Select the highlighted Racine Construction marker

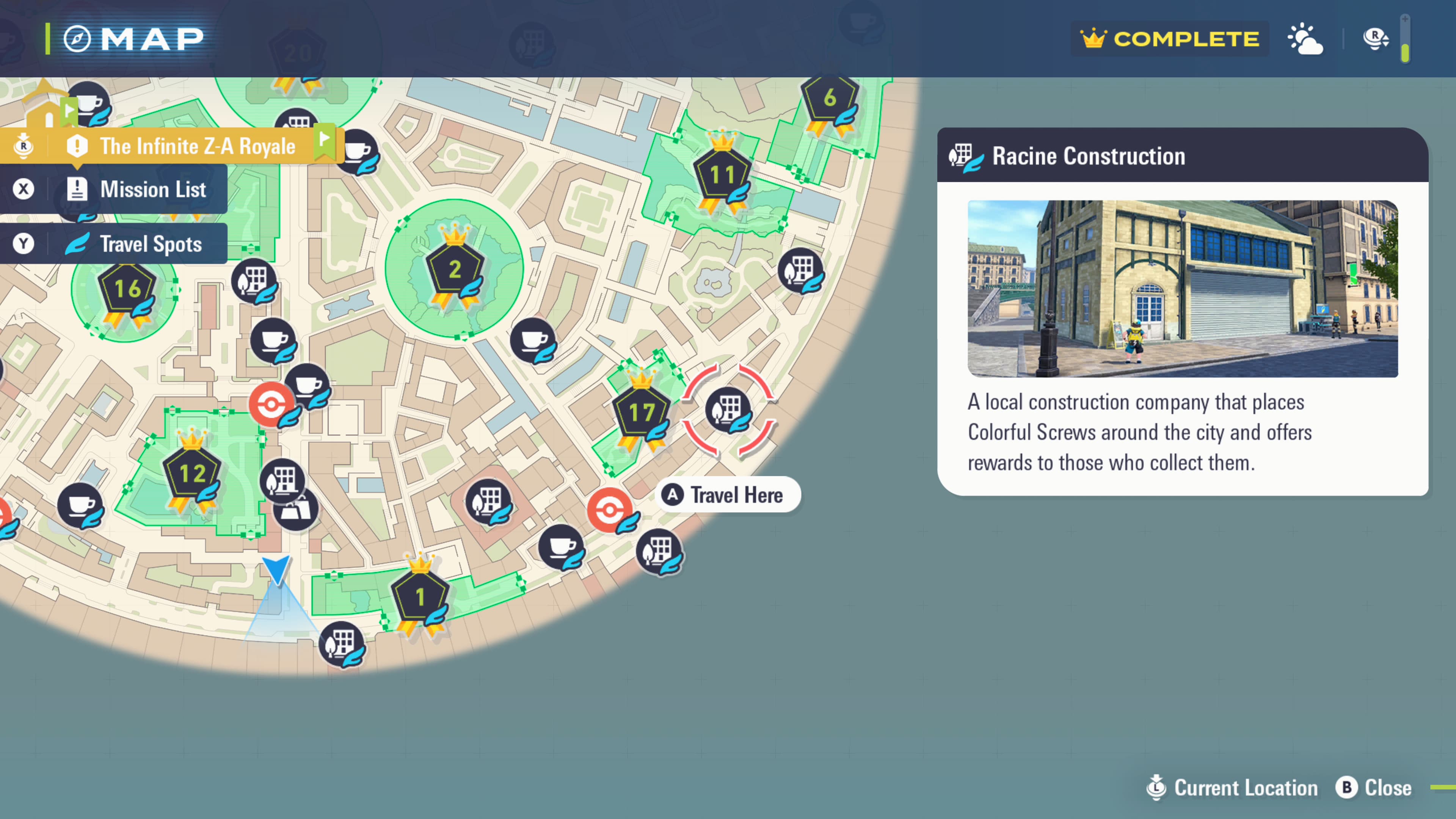click(x=728, y=409)
